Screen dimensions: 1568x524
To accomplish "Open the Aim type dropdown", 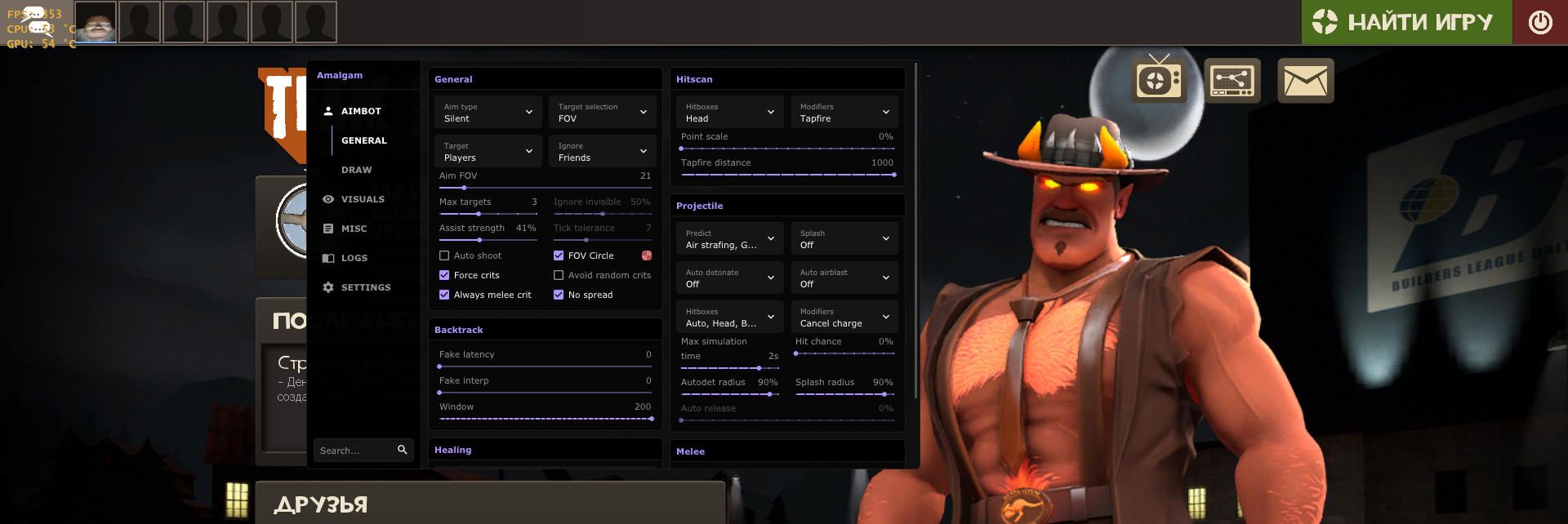I will pos(488,113).
